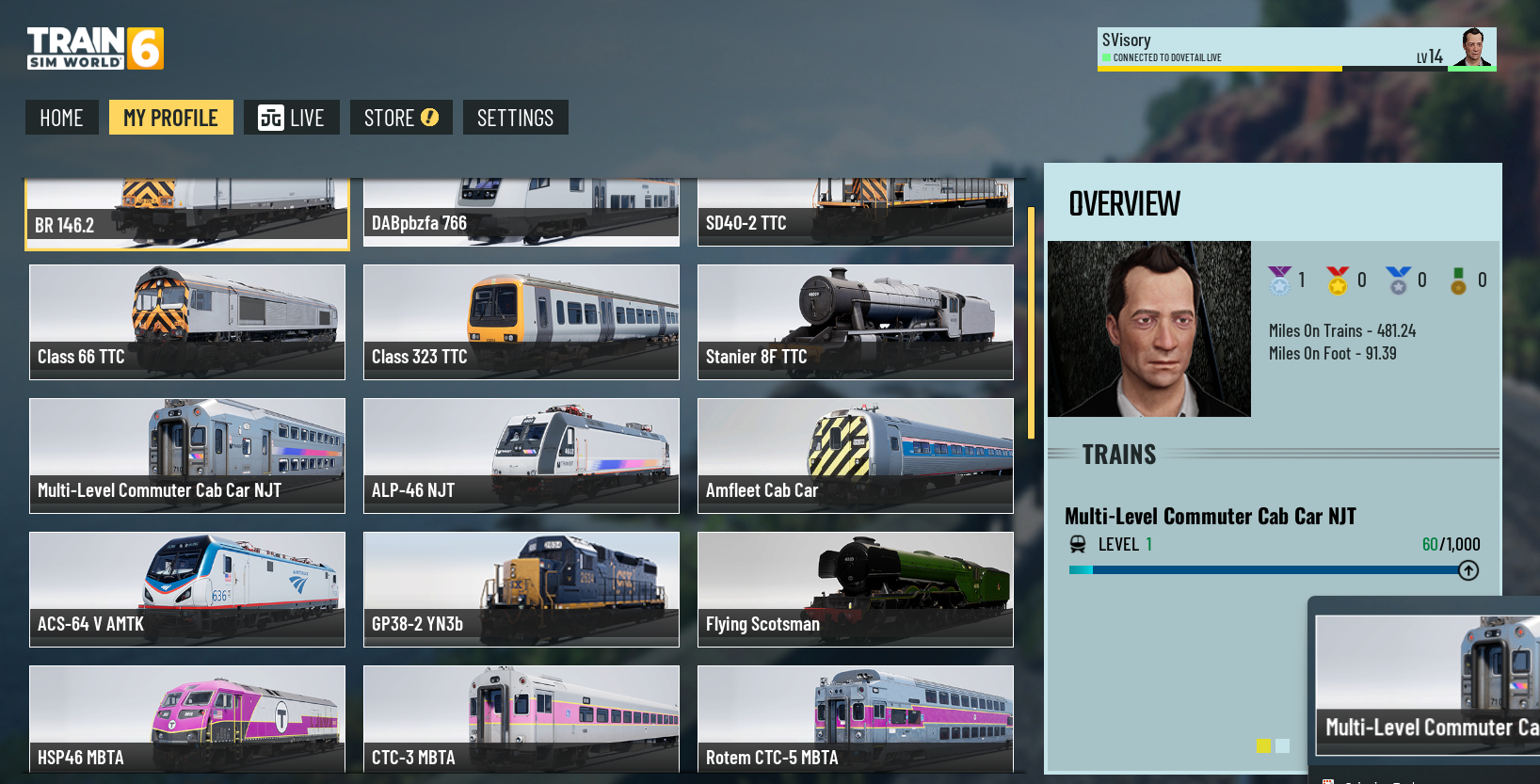
Task: Choose the ALP-46 NJT tile
Action: pyautogui.click(x=521, y=456)
